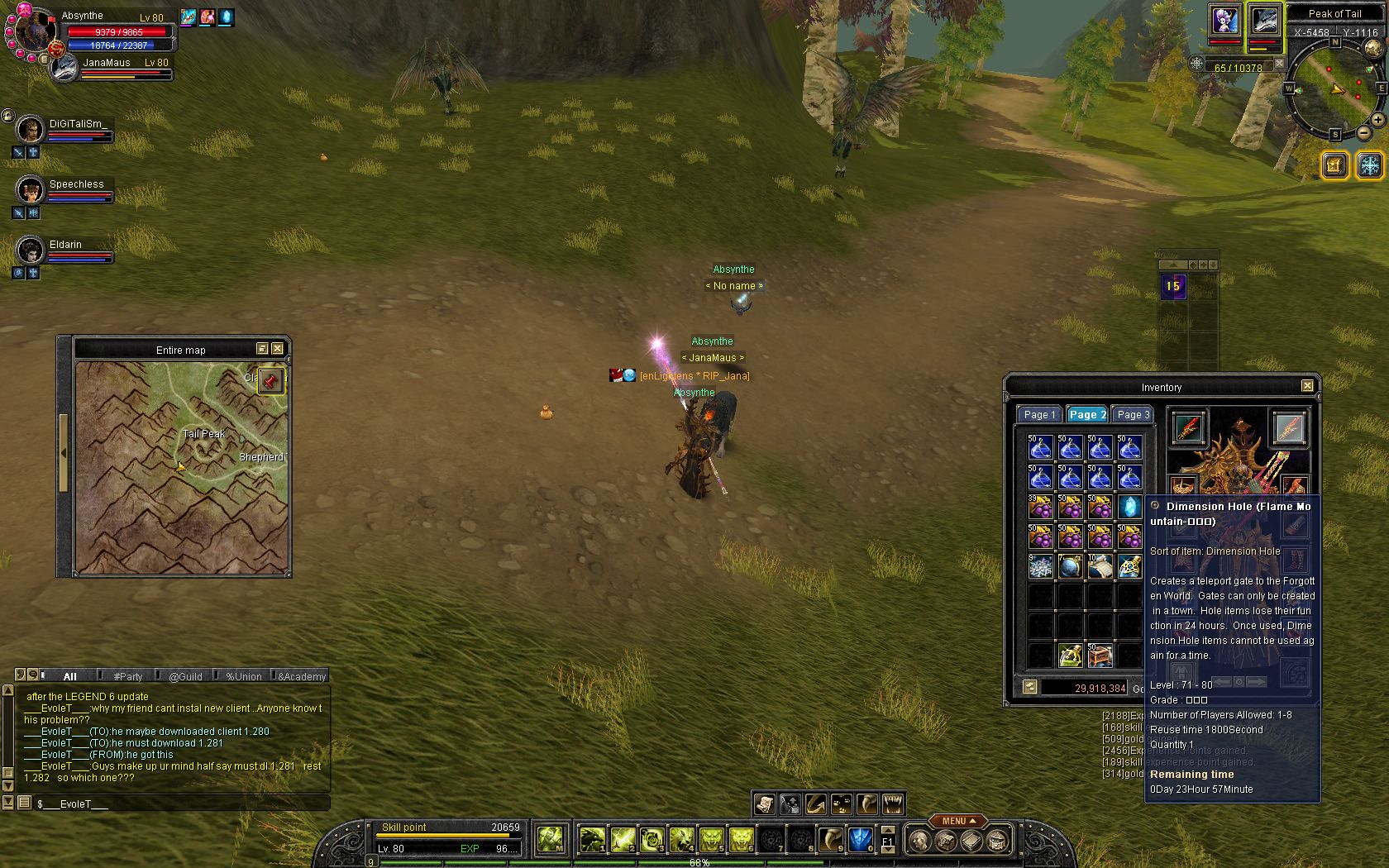1389x868 pixels.
Task: Select the blue crystal item slot
Action: [x=1129, y=506]
